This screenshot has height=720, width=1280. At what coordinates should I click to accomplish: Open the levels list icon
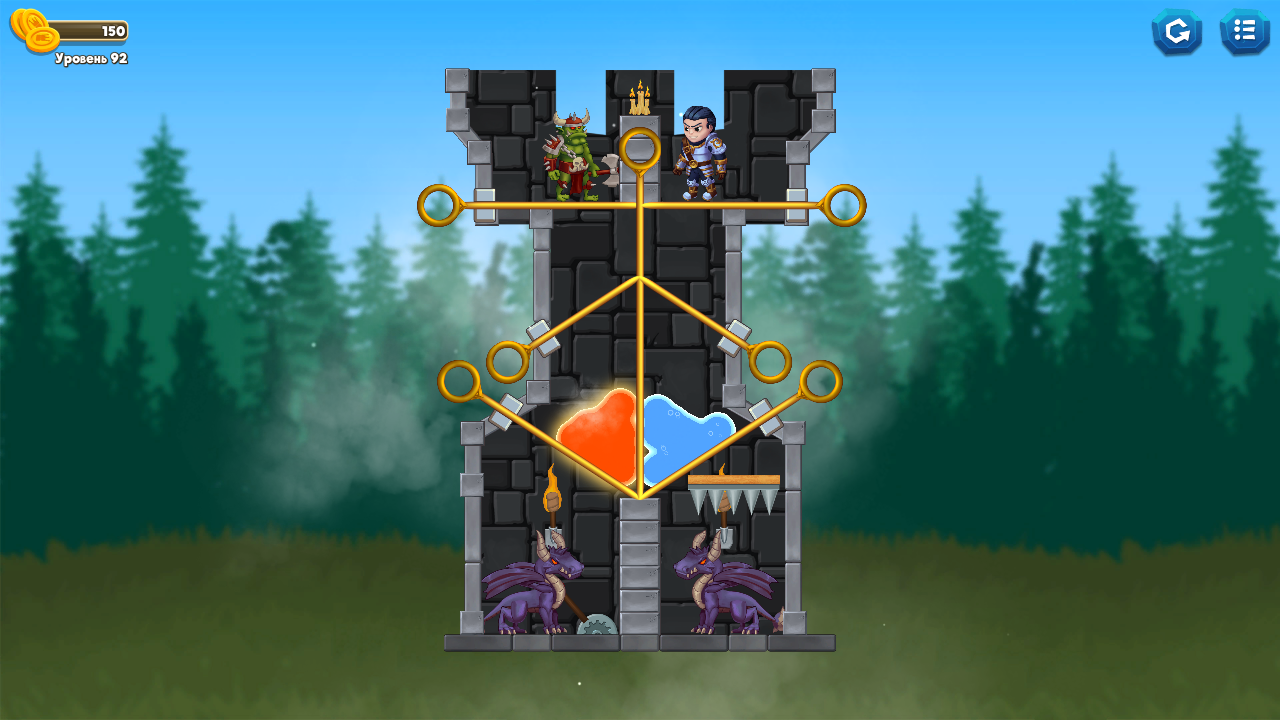1244,31
